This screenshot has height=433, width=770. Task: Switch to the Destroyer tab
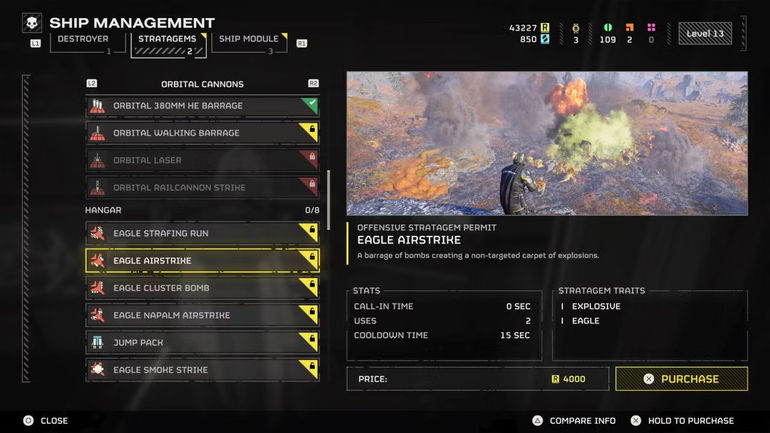[x=82, y=40]
